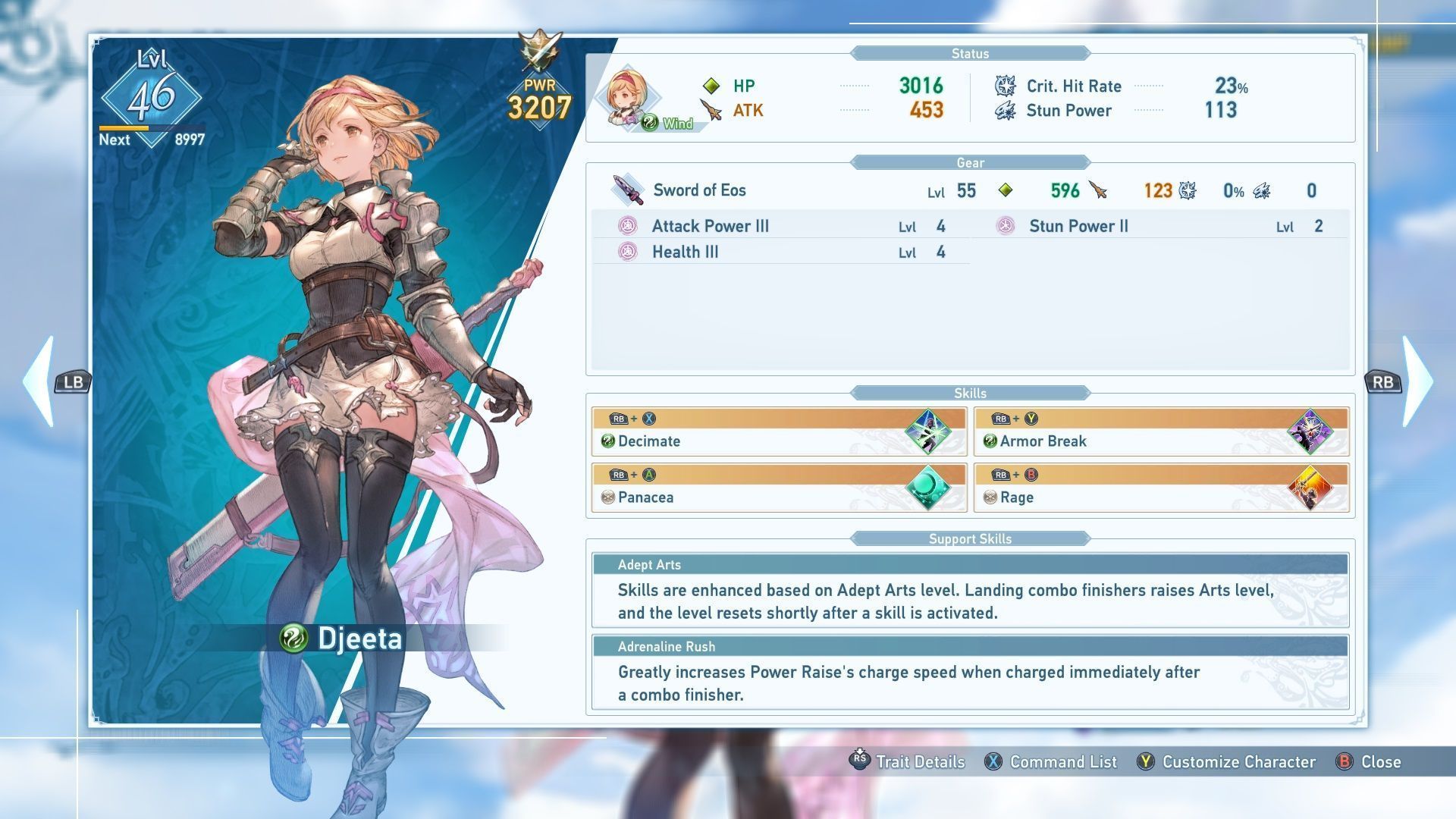Switch to next character with right arrow
1456x819 pixels.
1417,381
